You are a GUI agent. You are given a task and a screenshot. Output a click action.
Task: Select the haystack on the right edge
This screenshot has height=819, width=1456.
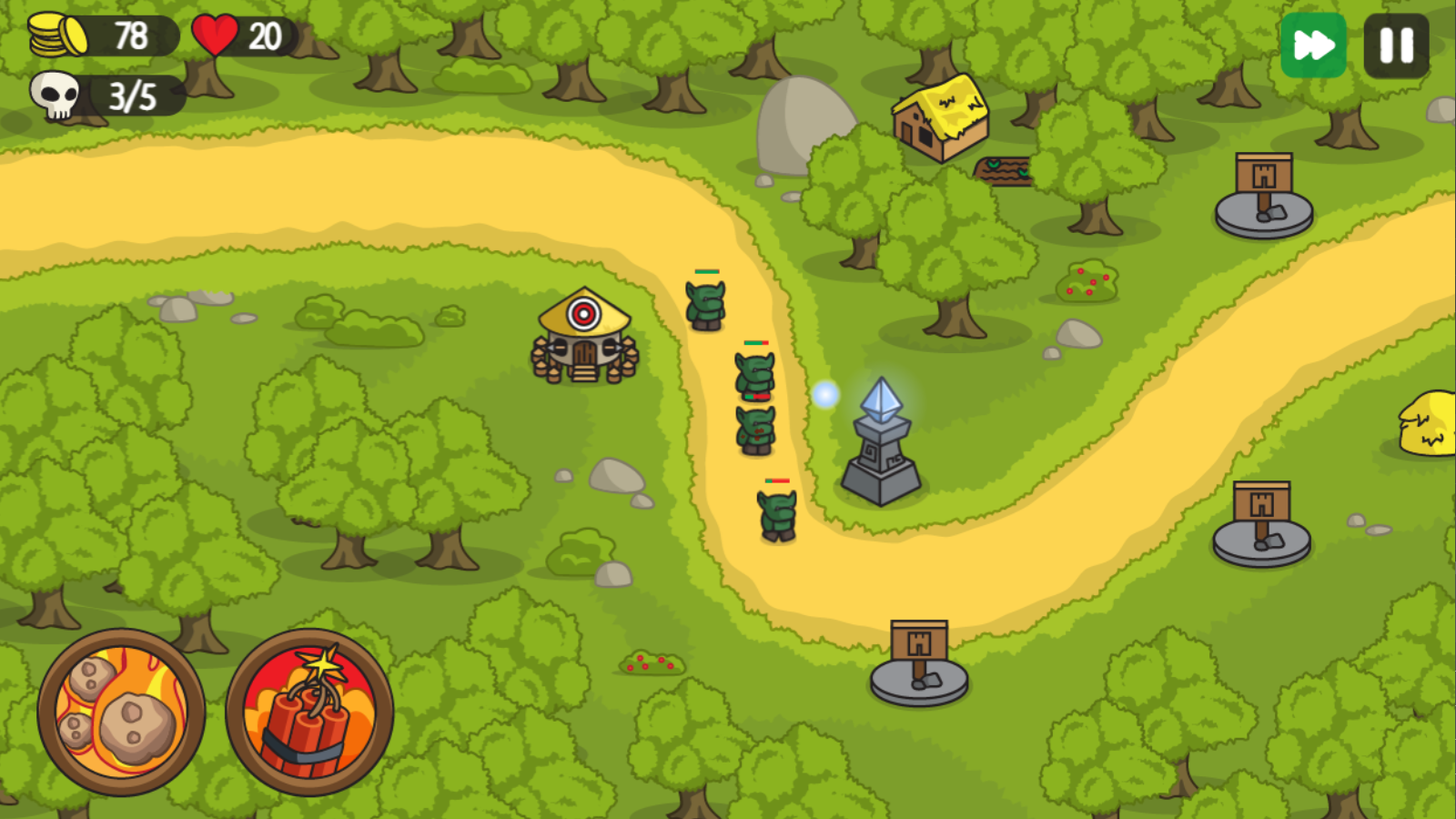coord(1427,423)
